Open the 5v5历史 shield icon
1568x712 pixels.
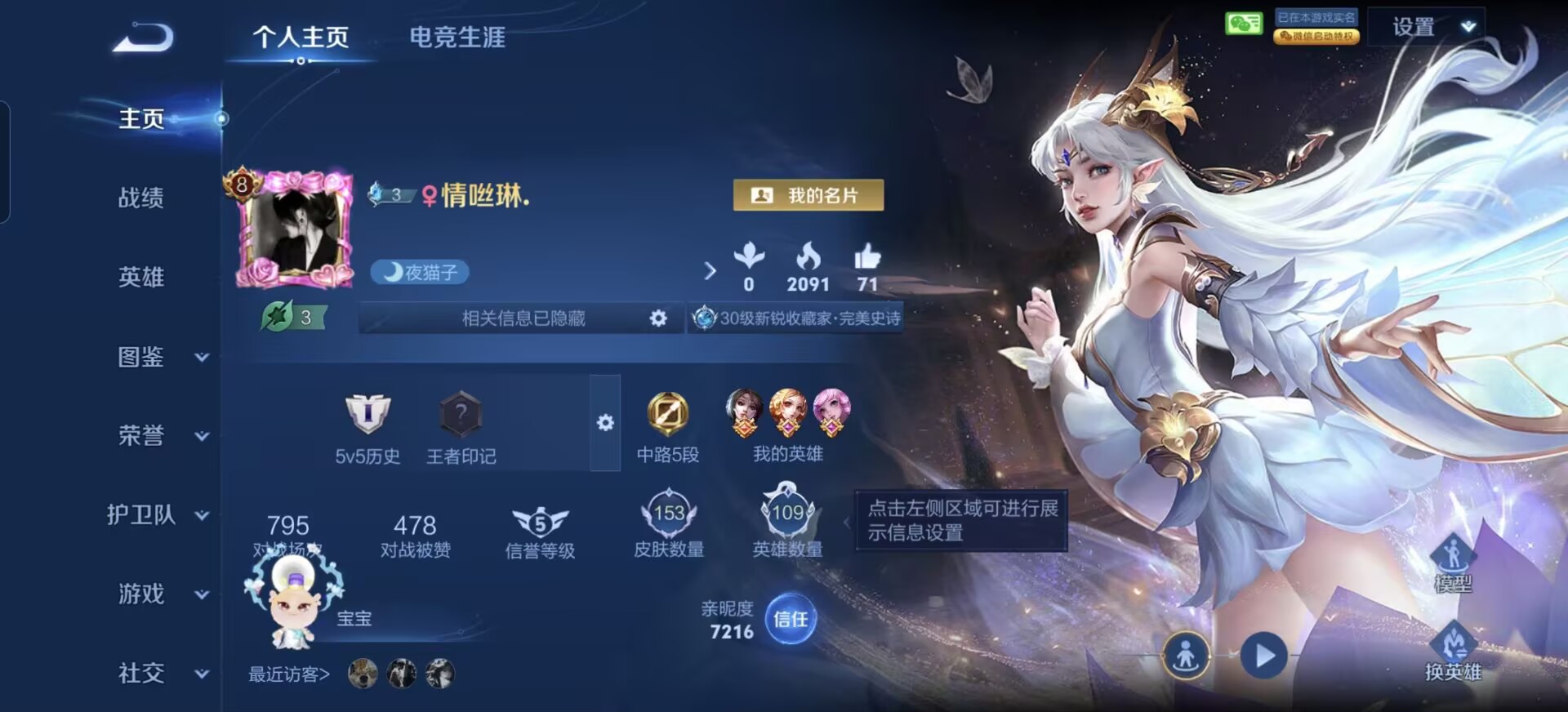click(x=367, y=415)
